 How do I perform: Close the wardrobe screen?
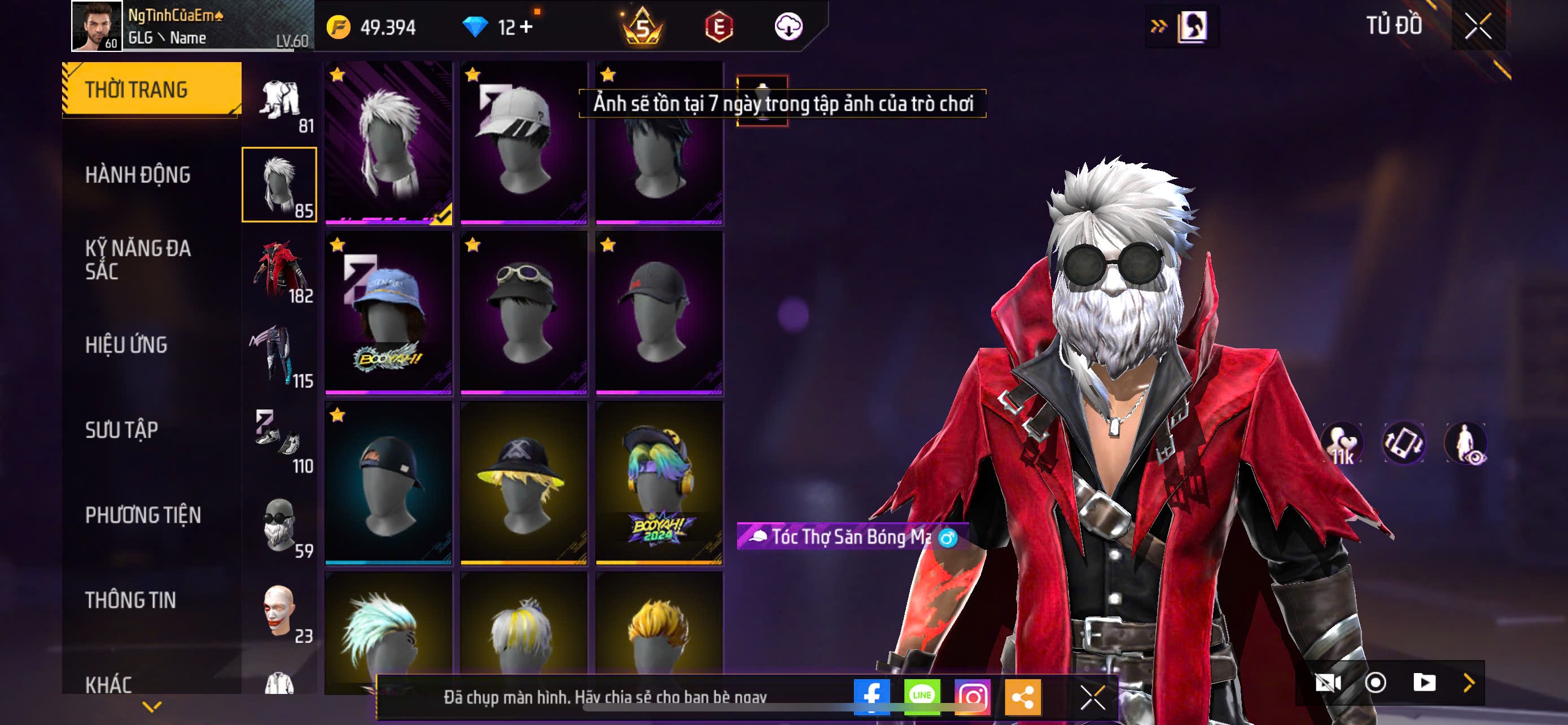(1478, 27)
